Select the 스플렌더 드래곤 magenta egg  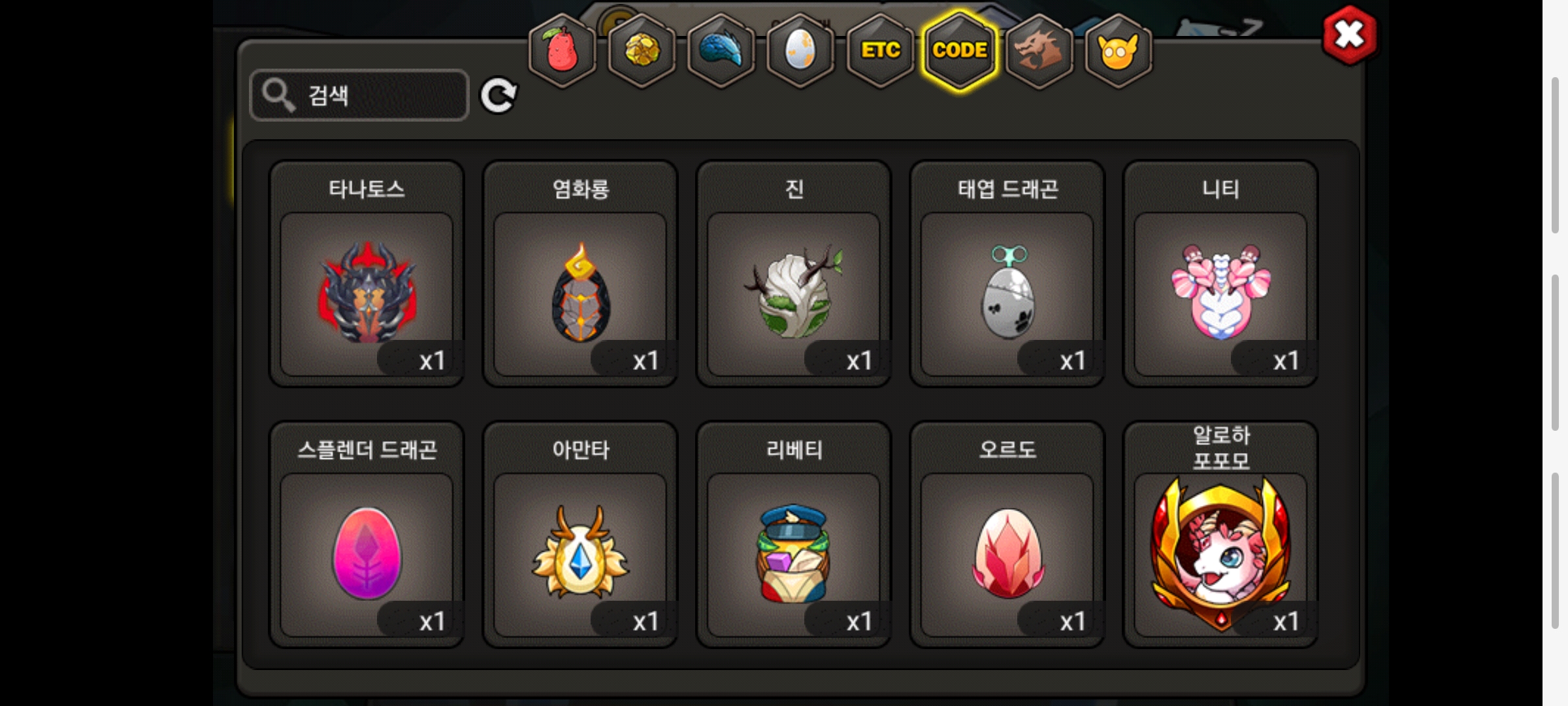click(367, 553)
